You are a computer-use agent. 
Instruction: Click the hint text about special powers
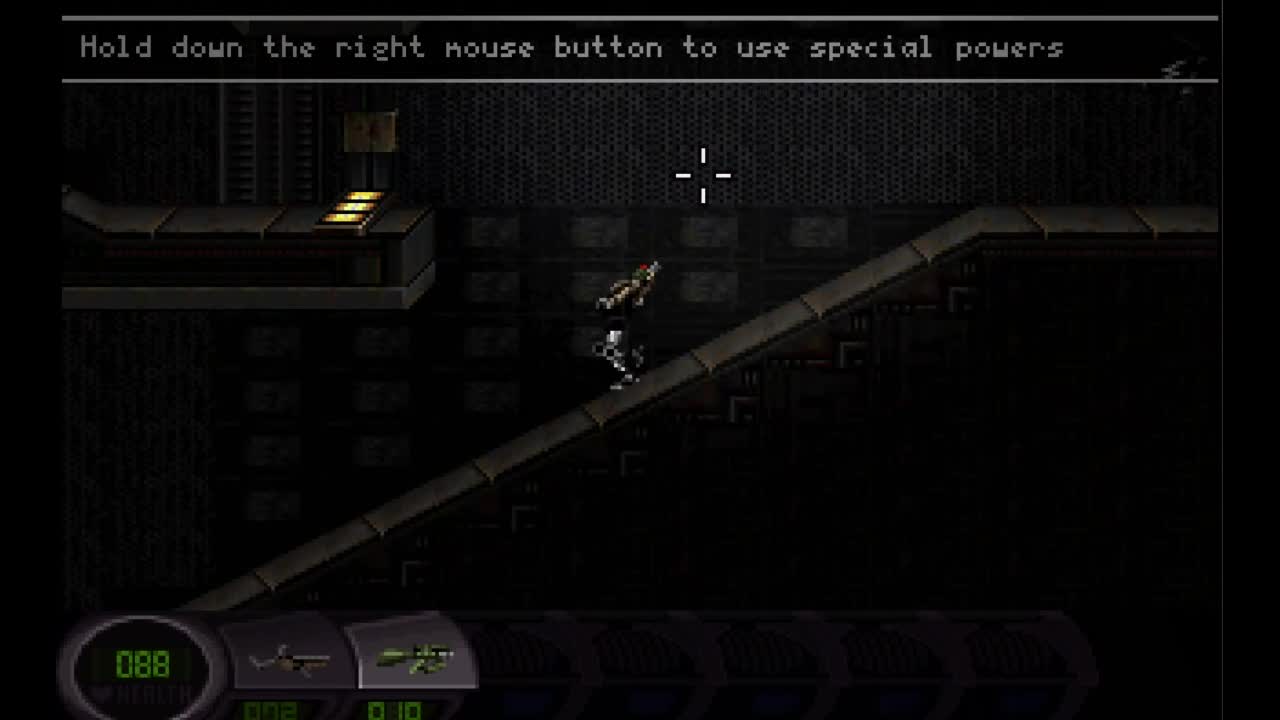tap(572, 47)
